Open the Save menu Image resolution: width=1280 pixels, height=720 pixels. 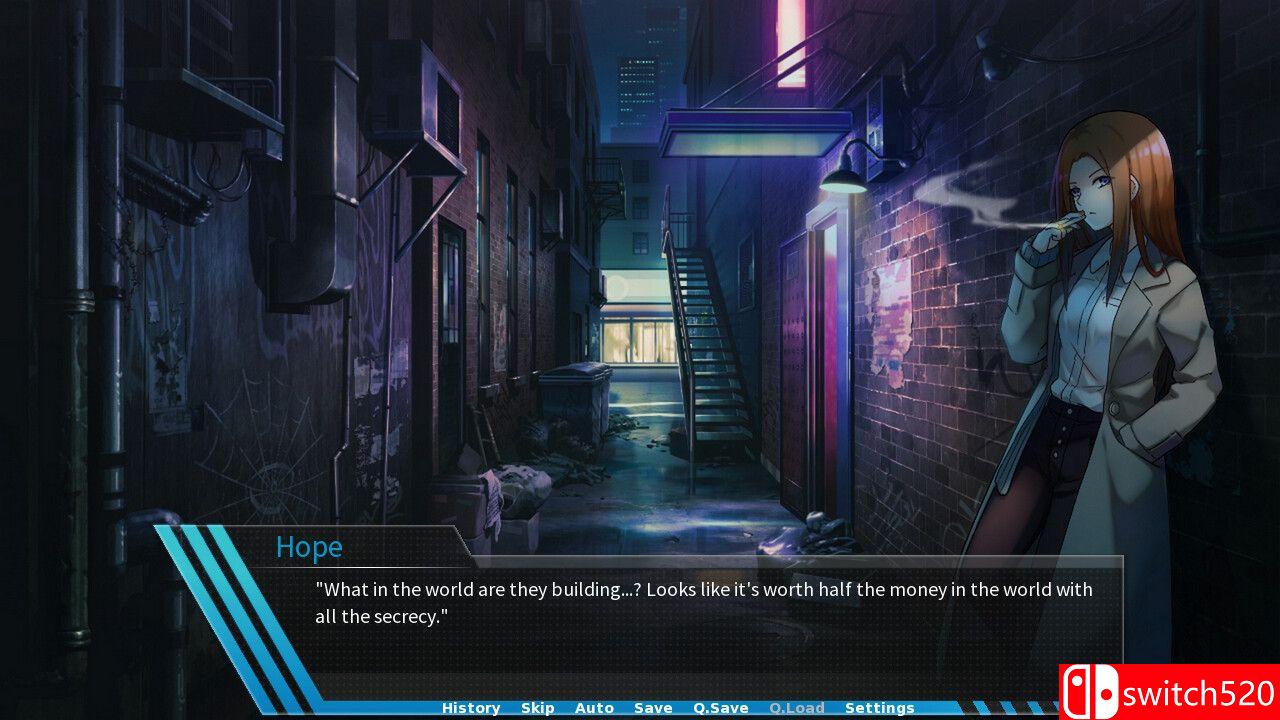coord(653,707)
